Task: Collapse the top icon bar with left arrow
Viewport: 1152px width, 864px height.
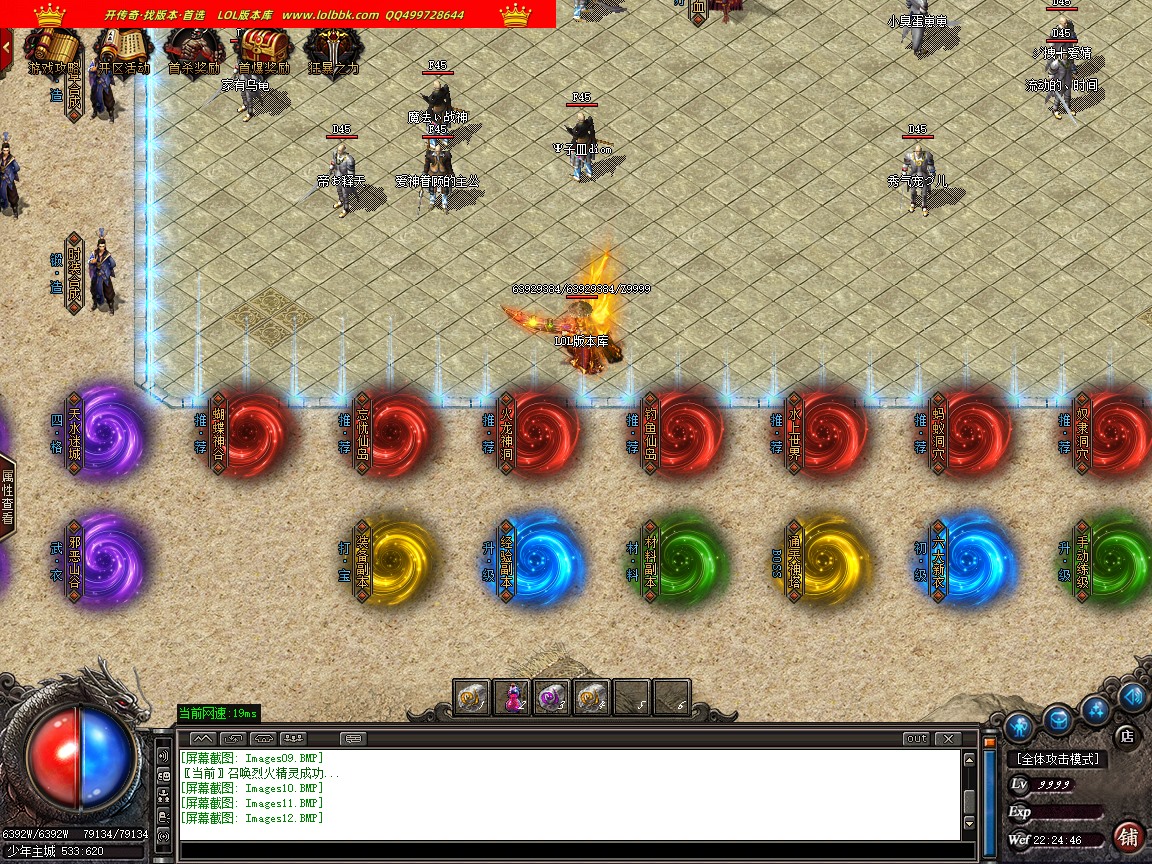Action: [x=6, y=46]
